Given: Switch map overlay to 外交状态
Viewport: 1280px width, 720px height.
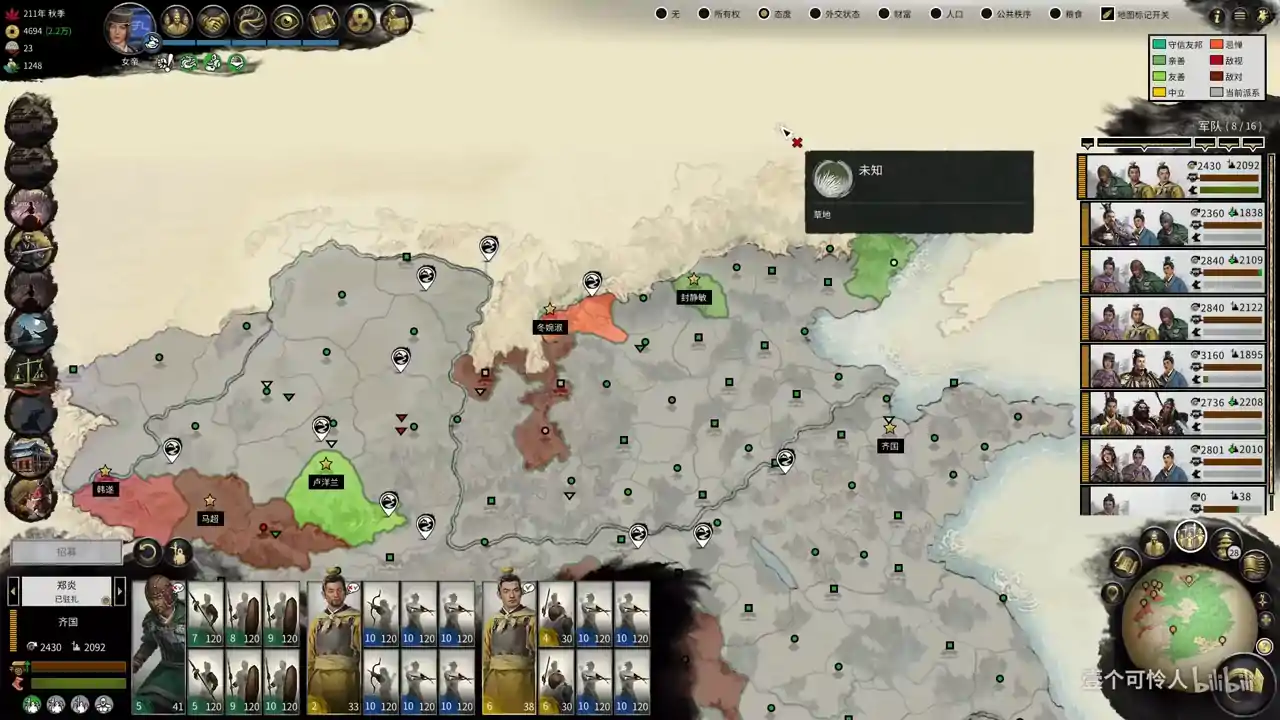Looking at the screenshot, I should coord(814,14).
